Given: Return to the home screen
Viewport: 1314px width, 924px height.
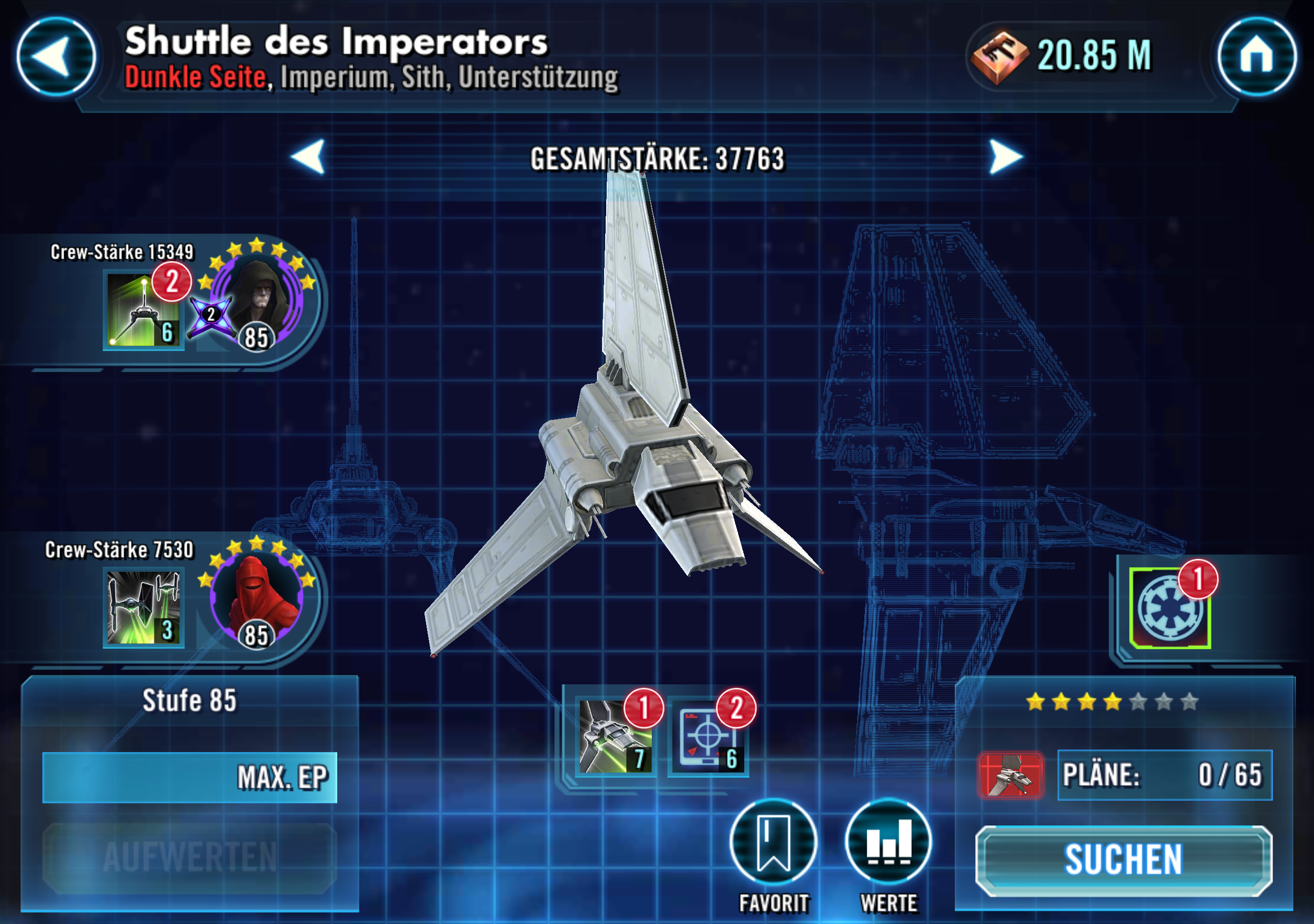Looking at the screenshot, I should (1256, 56).
